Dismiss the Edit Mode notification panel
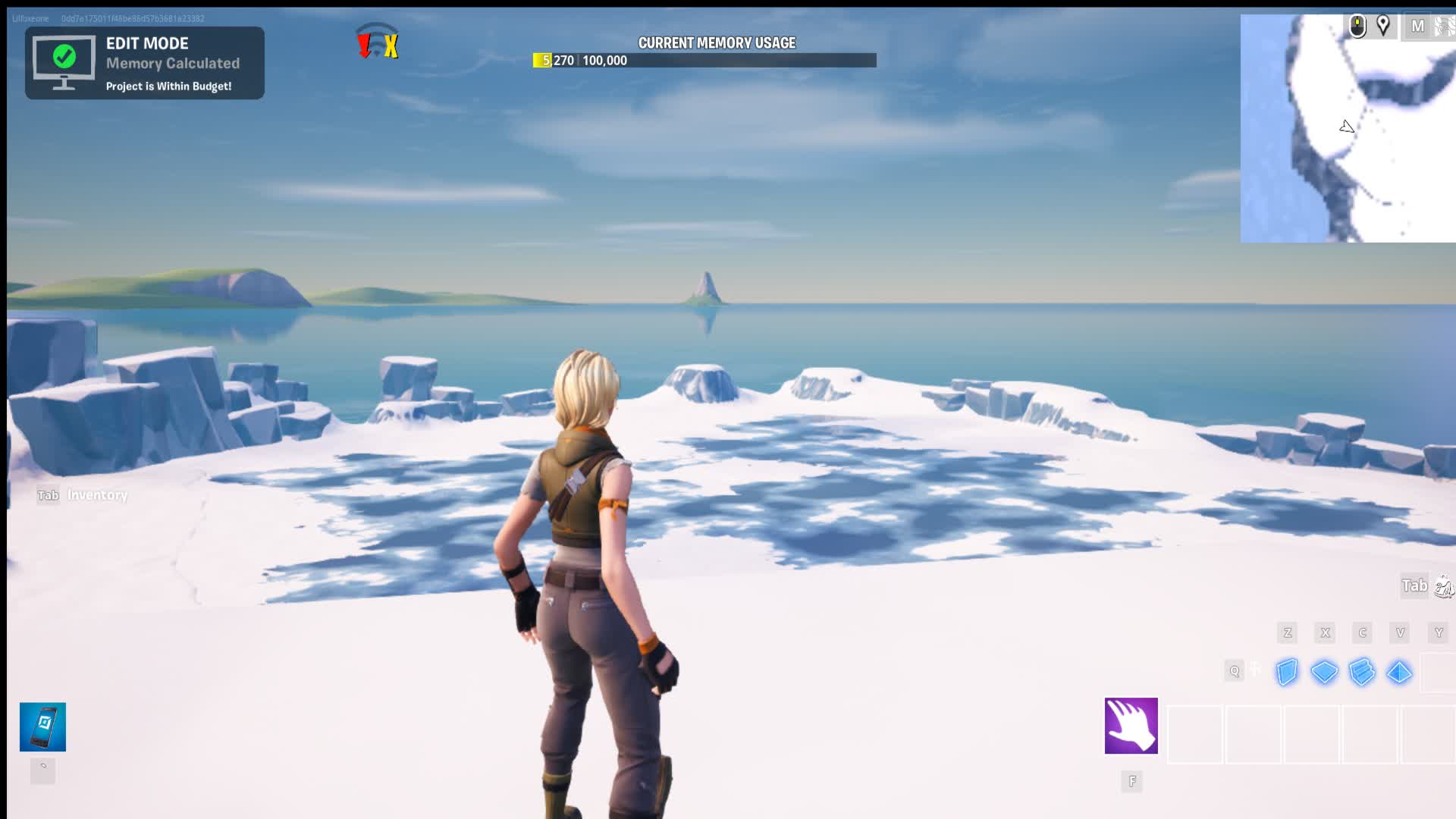The image size is (1456, 819). click(x=144, y=63)
